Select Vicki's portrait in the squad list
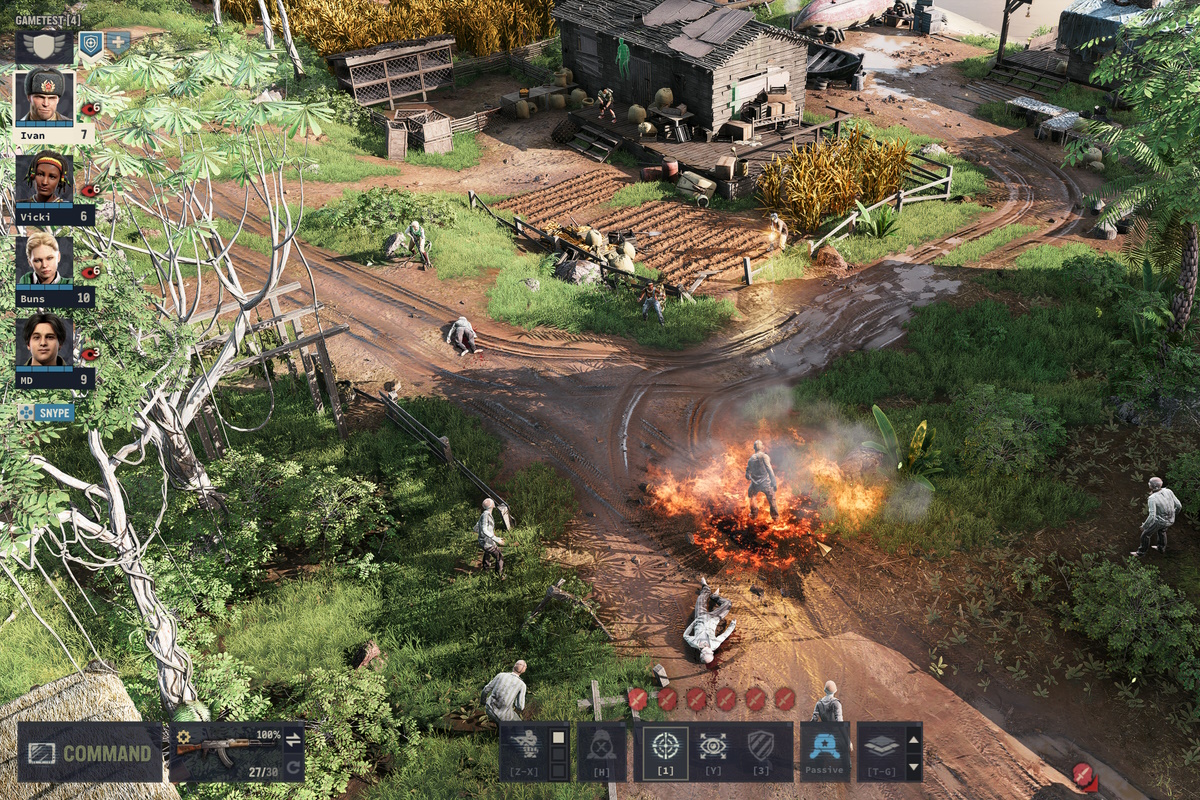 click(x=45, y=178)
